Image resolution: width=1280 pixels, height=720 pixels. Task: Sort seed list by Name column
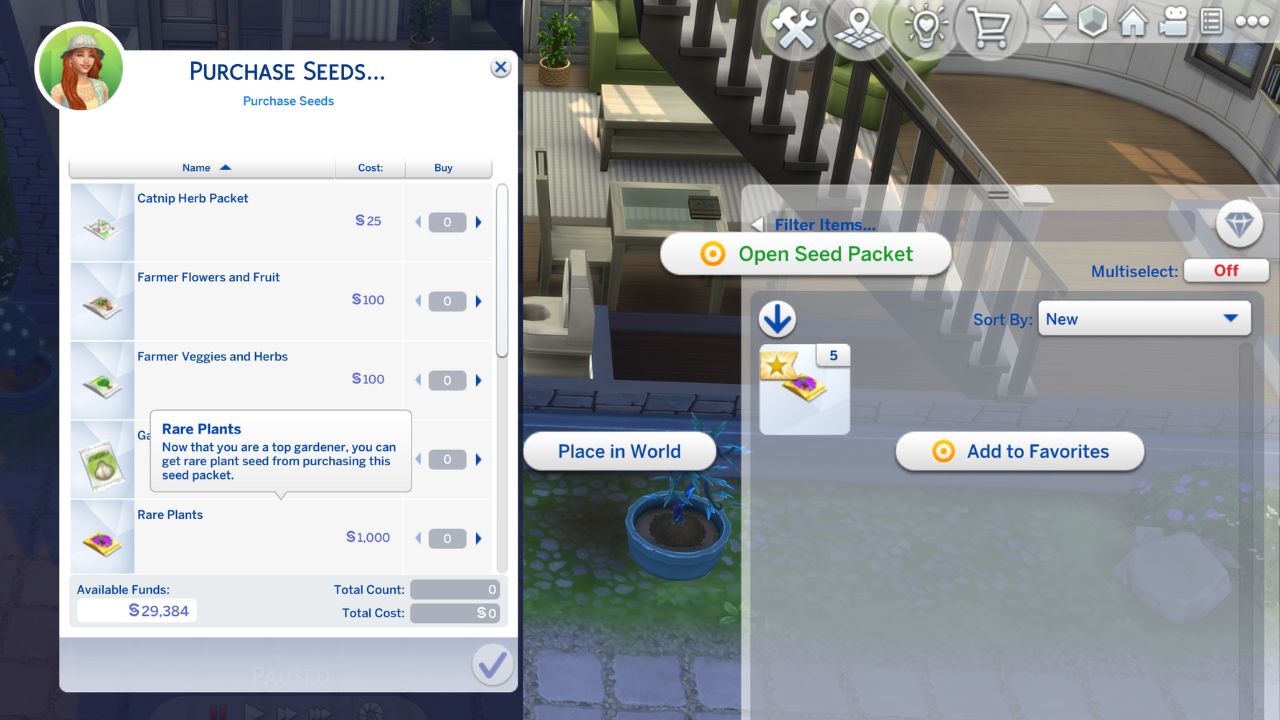coord(196,168)
